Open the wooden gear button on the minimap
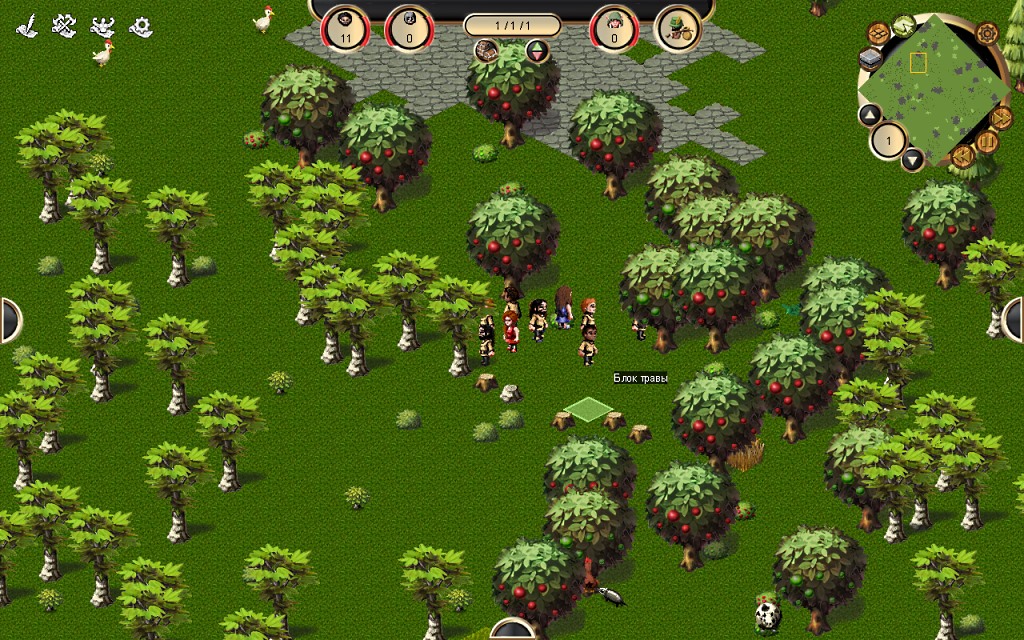Screen dimensions: 1024x640 986,33
